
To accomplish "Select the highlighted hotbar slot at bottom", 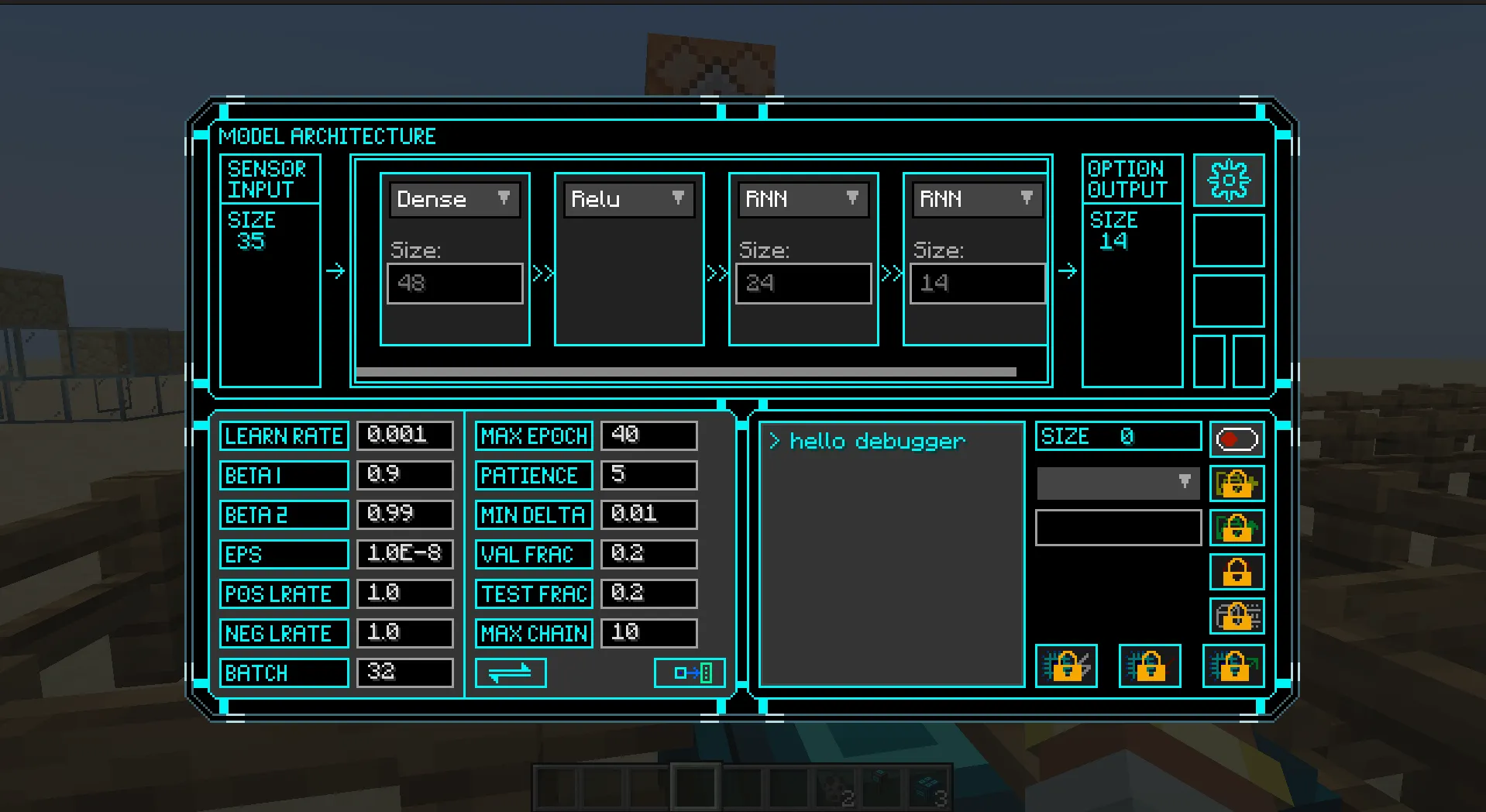I will point(697,785).
